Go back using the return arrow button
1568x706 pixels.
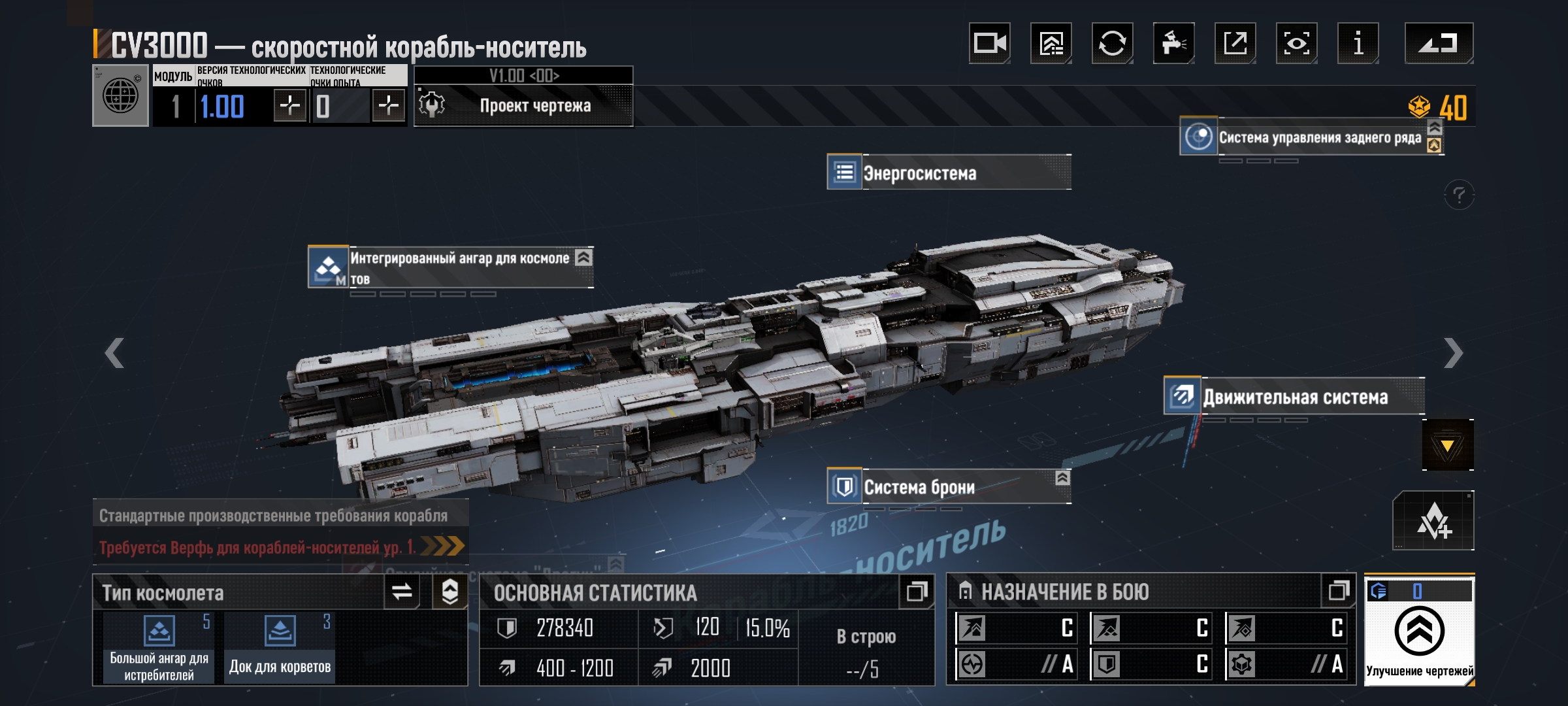[x=1439, y=44]
